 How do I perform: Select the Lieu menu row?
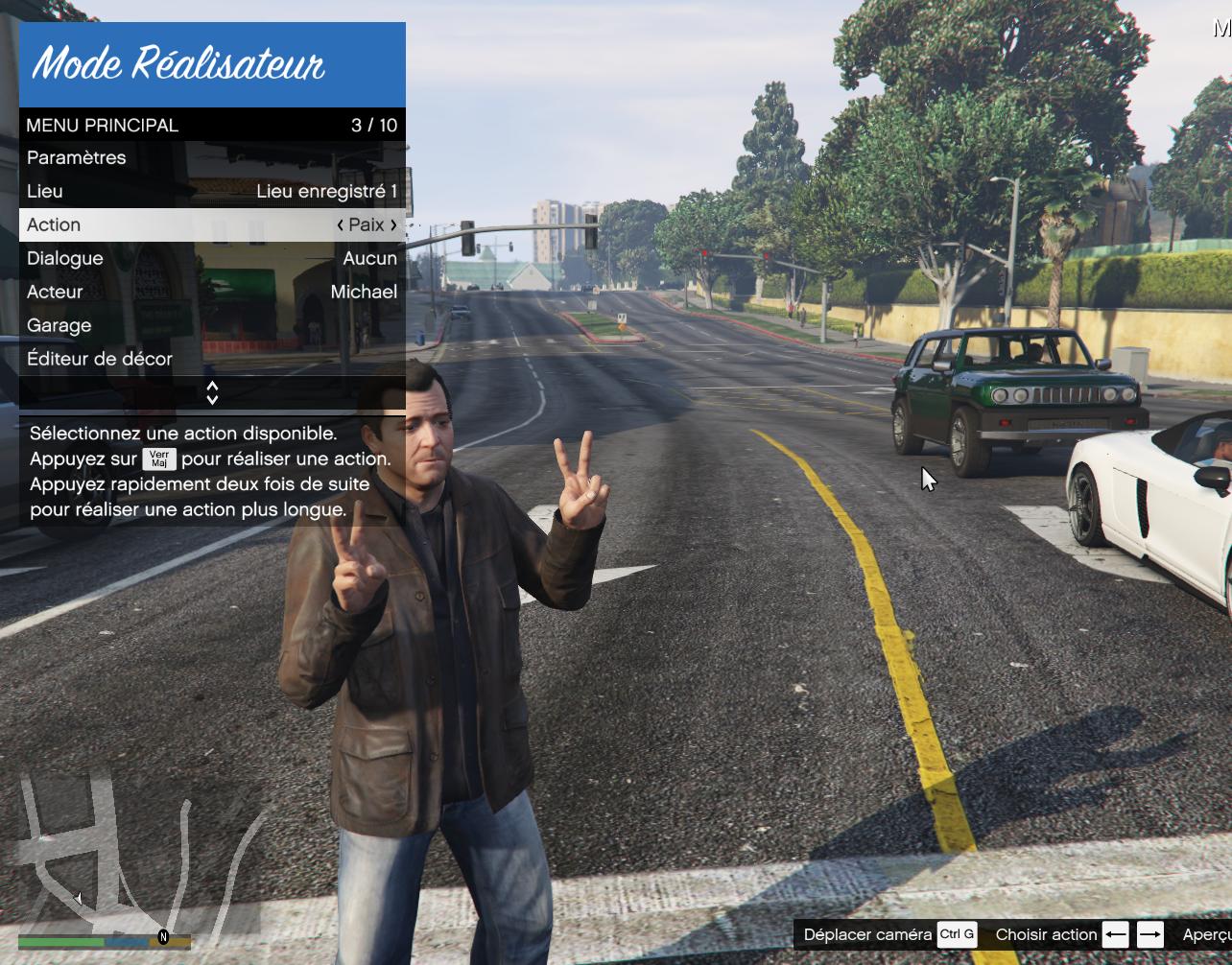tap(211, 192)
